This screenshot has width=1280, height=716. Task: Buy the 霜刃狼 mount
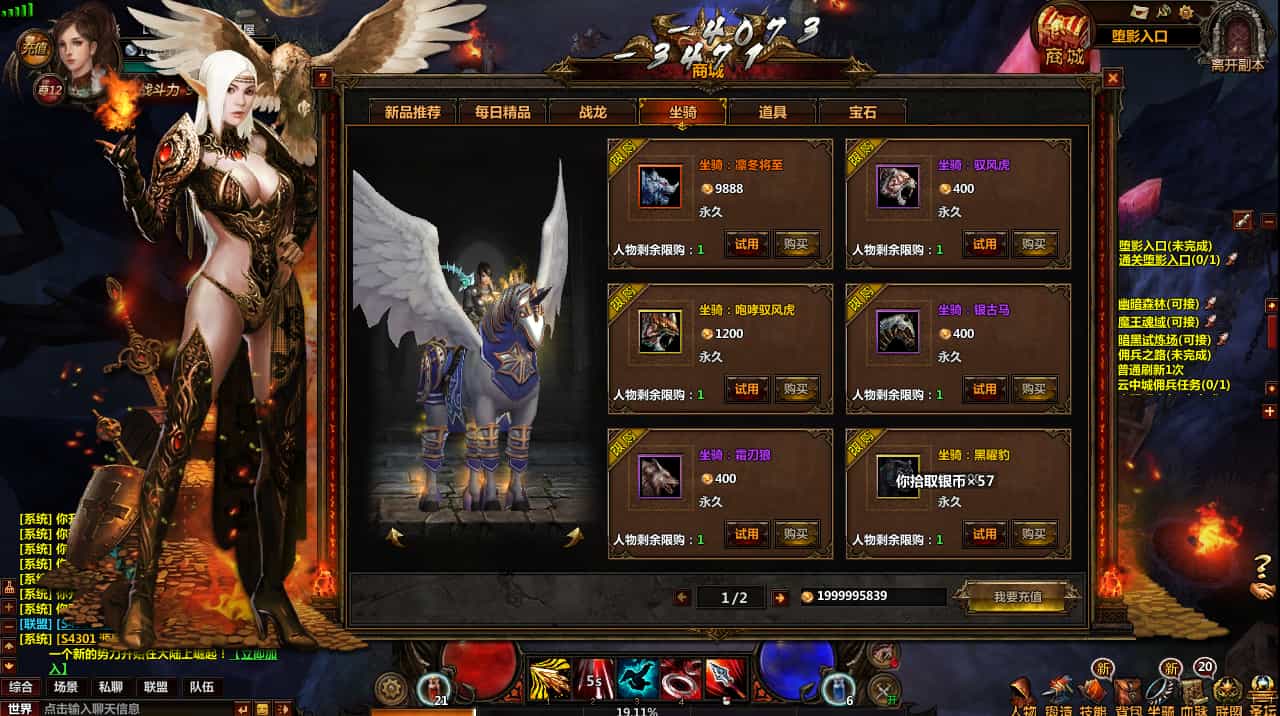[796, 534]
